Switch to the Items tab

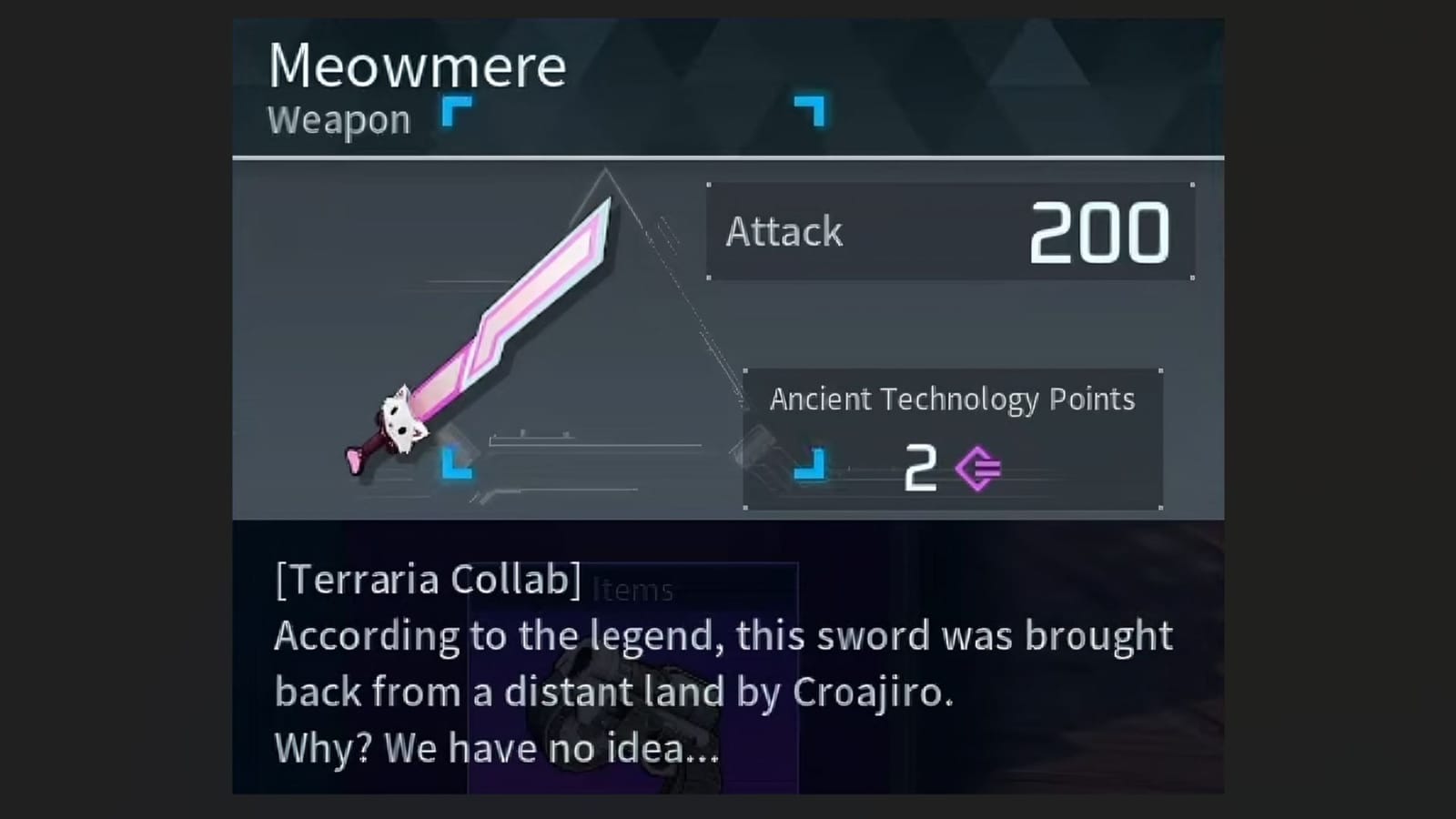tap(632, 590)
